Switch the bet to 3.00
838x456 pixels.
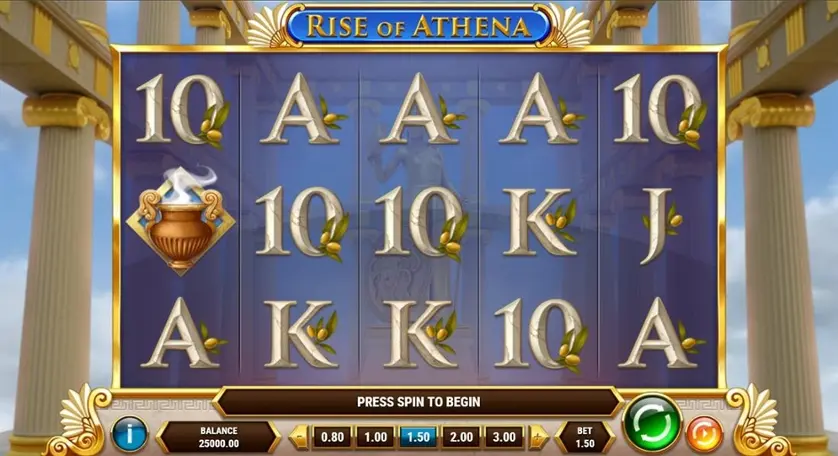(504, 437)
